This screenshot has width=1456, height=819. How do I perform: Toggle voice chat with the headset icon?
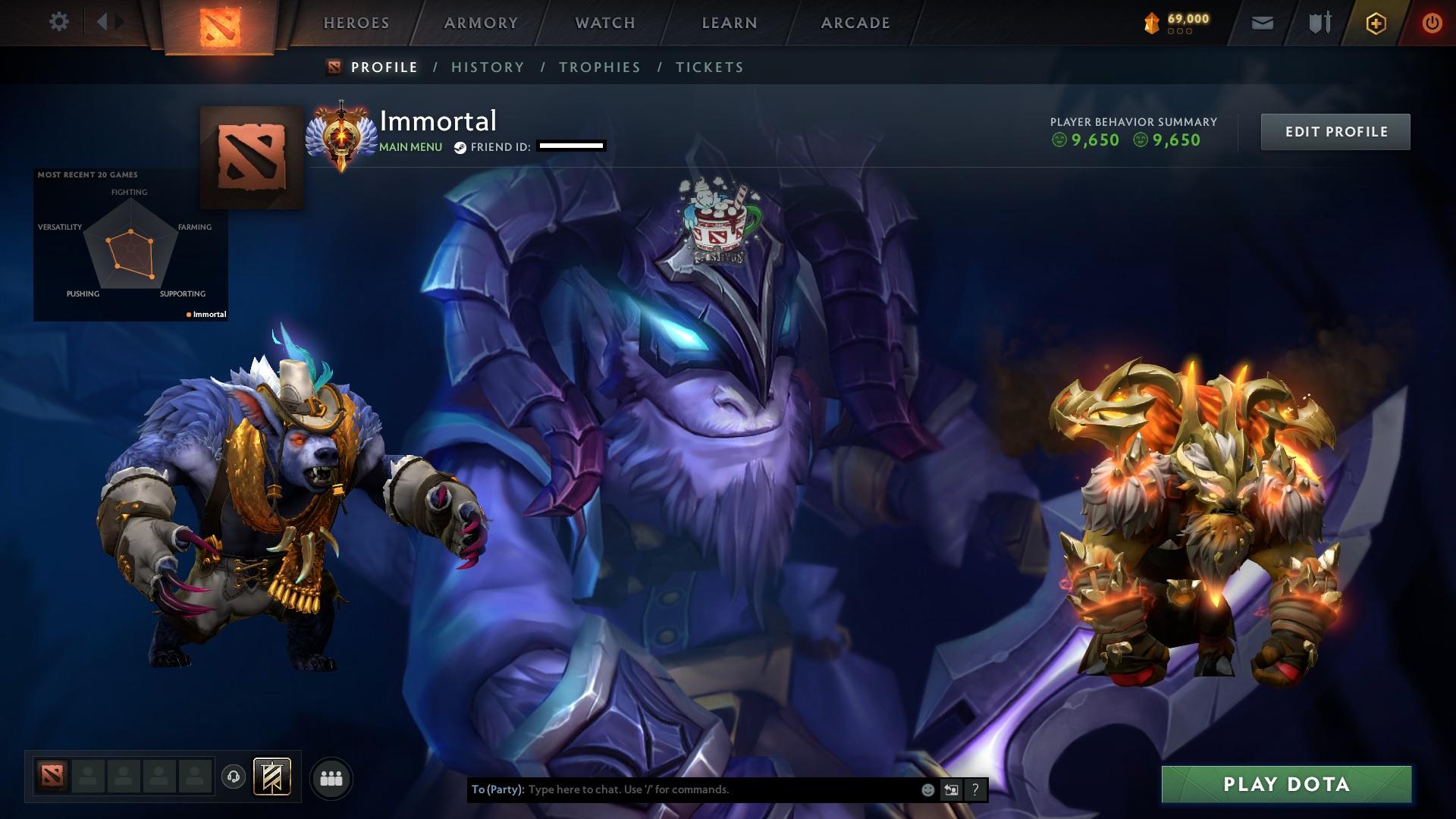[x=232, y=777]
